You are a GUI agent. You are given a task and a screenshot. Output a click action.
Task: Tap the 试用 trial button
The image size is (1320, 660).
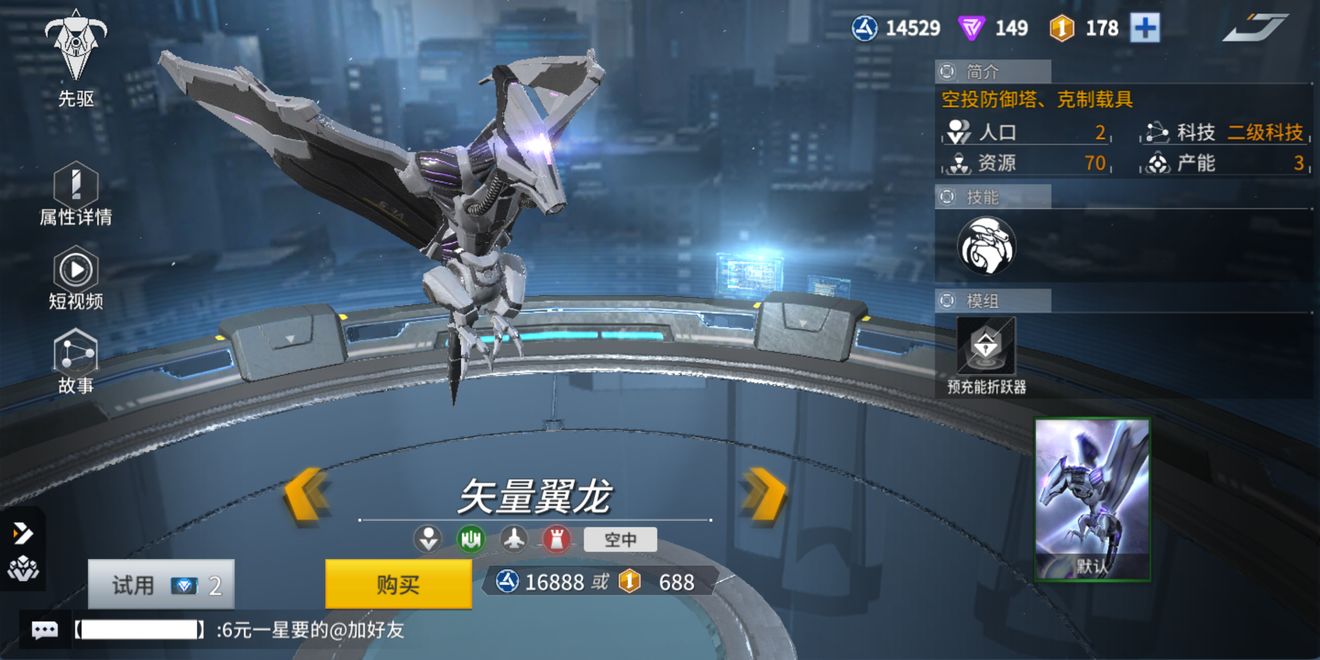pyautogui.click(x=161, y=585)
